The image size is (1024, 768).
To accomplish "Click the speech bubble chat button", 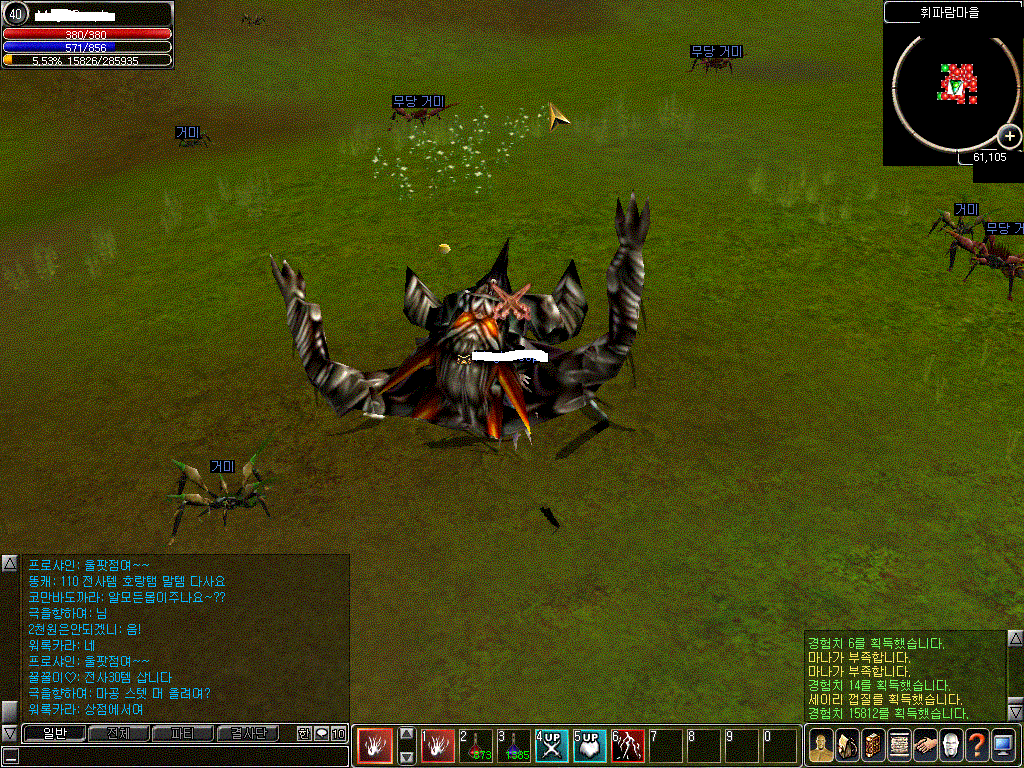I will [x=321, y=733].
